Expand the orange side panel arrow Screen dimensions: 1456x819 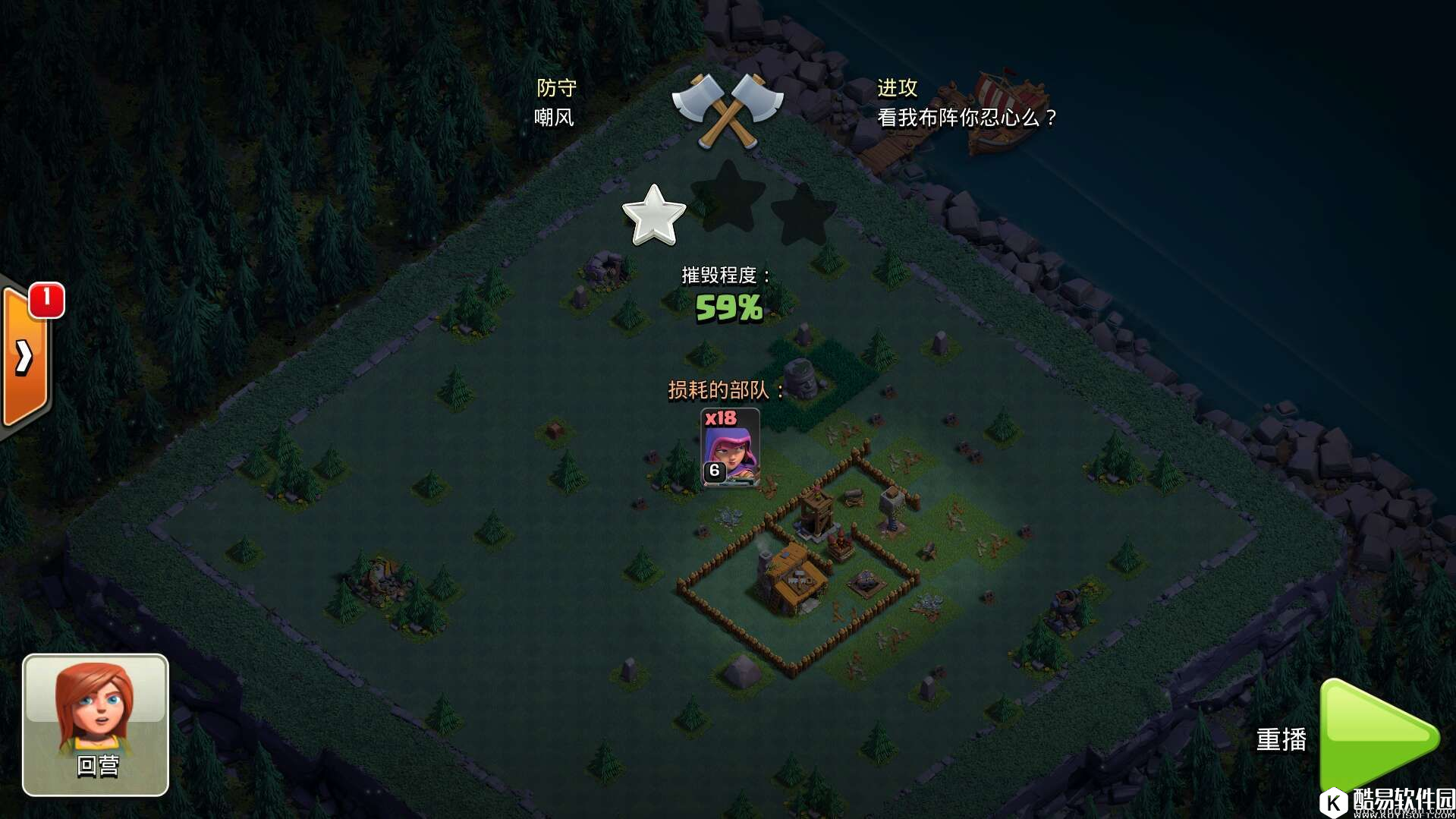pos(24,357)
